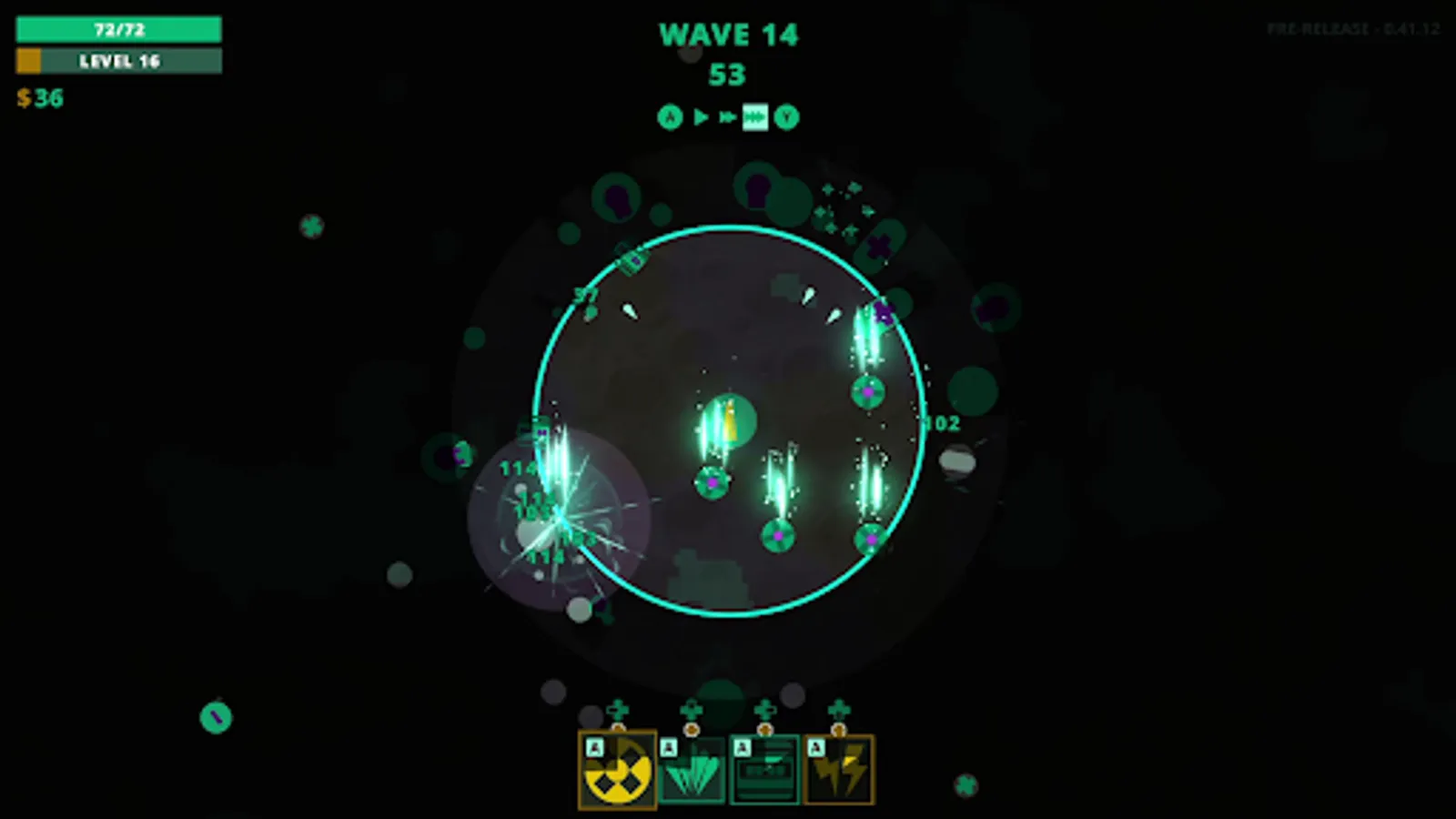Toggle the highlighted max-speed waveform button
1456x819 pixels.
755,116
